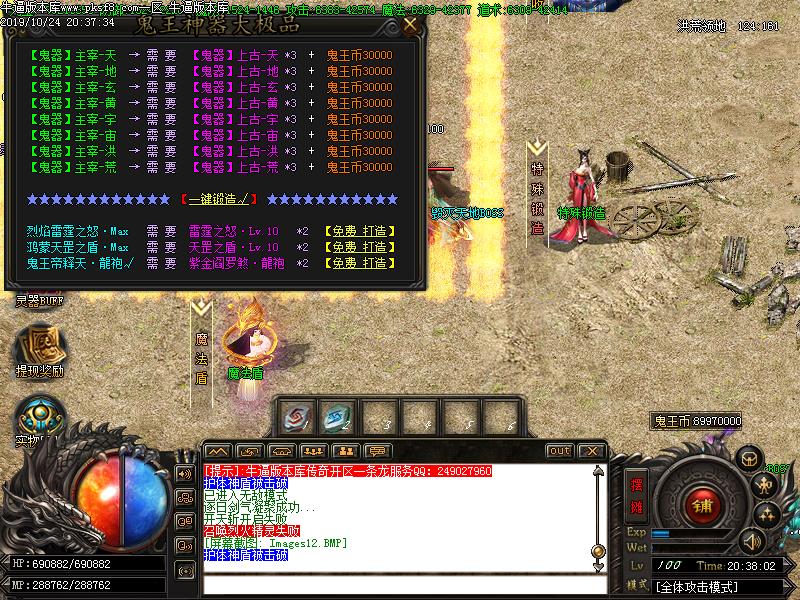Click the 一键锻造 one-click forge link

215,199
